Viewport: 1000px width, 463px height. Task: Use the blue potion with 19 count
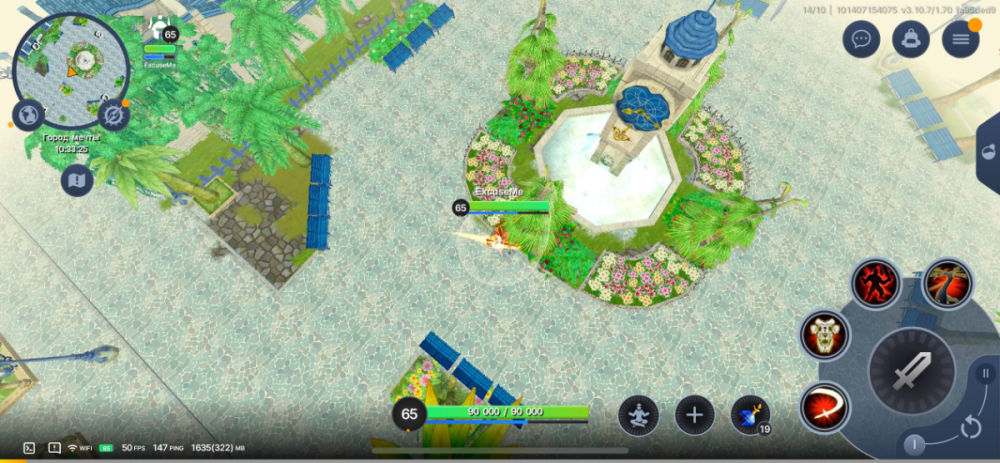click(x=750, y=415)
